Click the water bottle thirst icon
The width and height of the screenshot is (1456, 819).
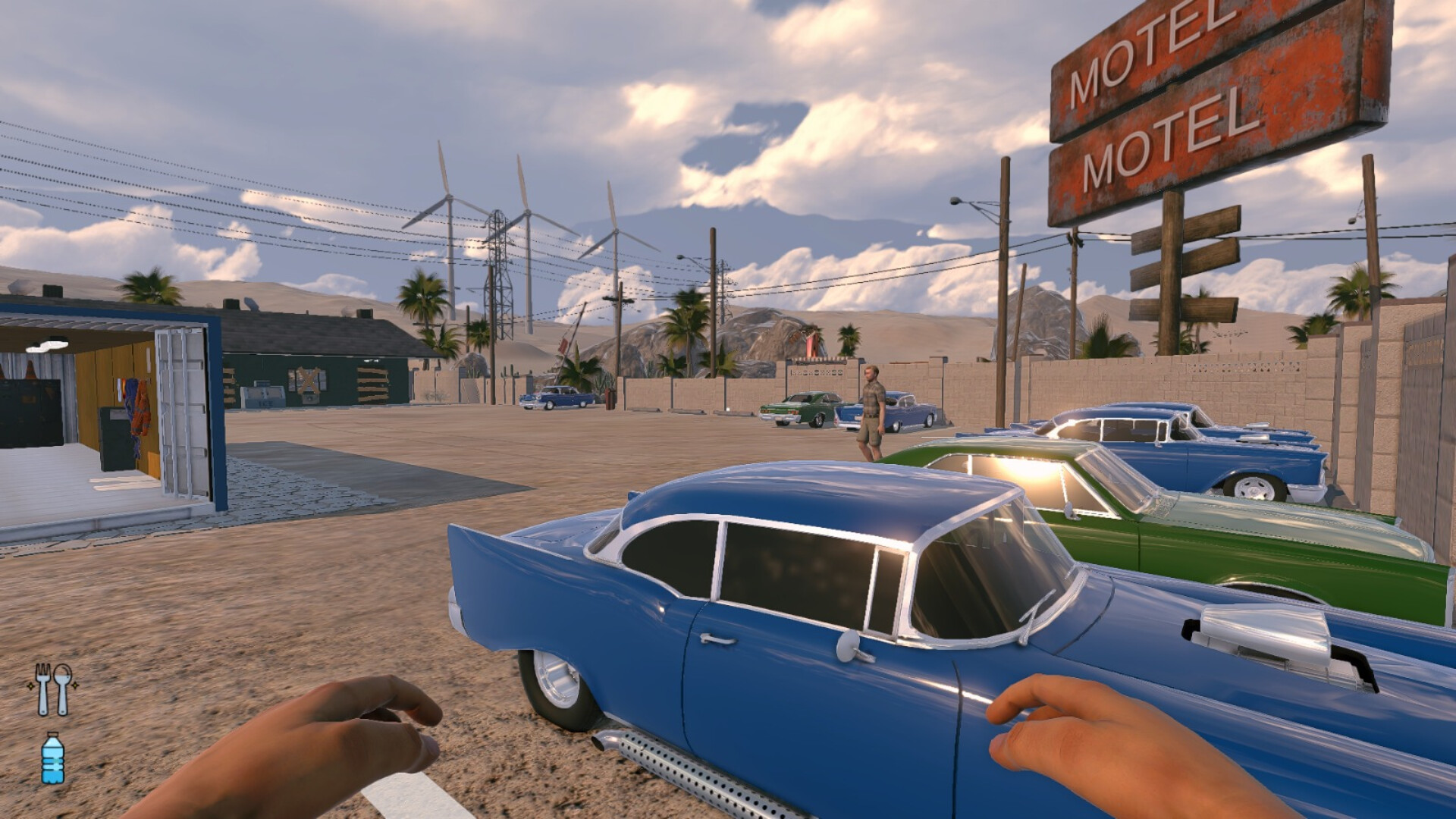52,756
